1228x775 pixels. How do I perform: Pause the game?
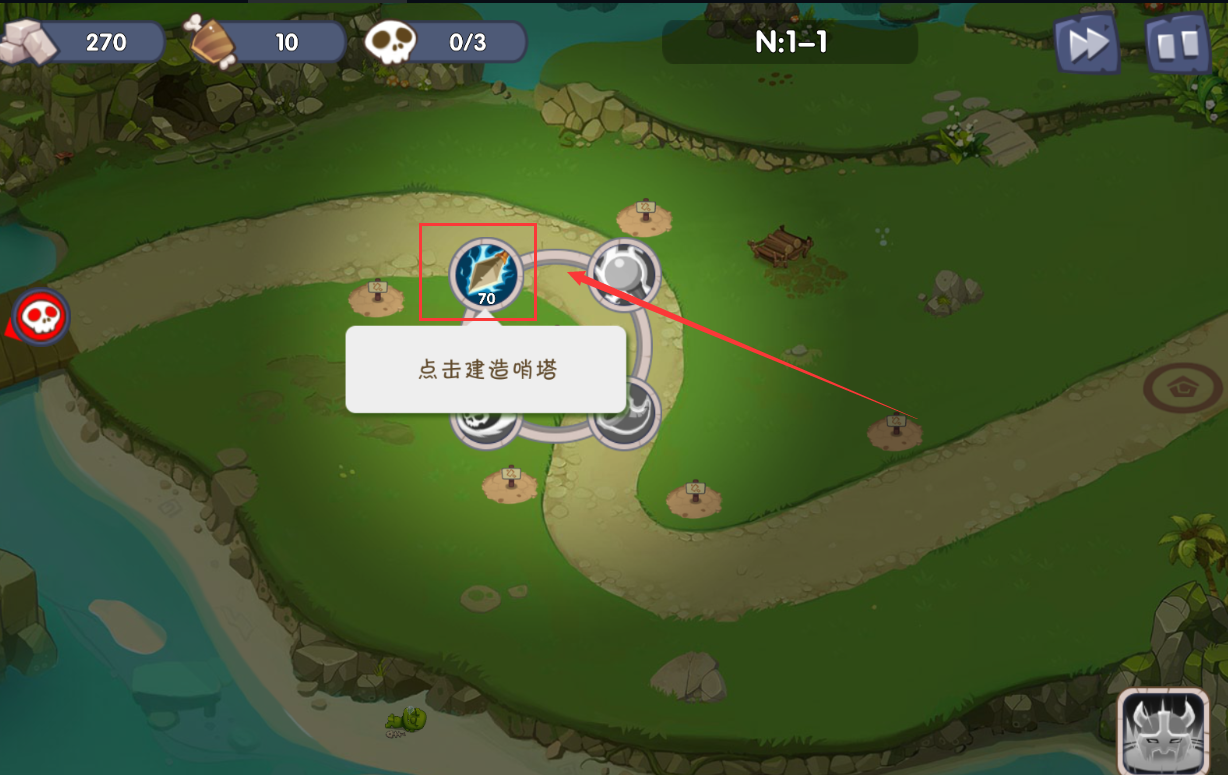(1177, 43)
